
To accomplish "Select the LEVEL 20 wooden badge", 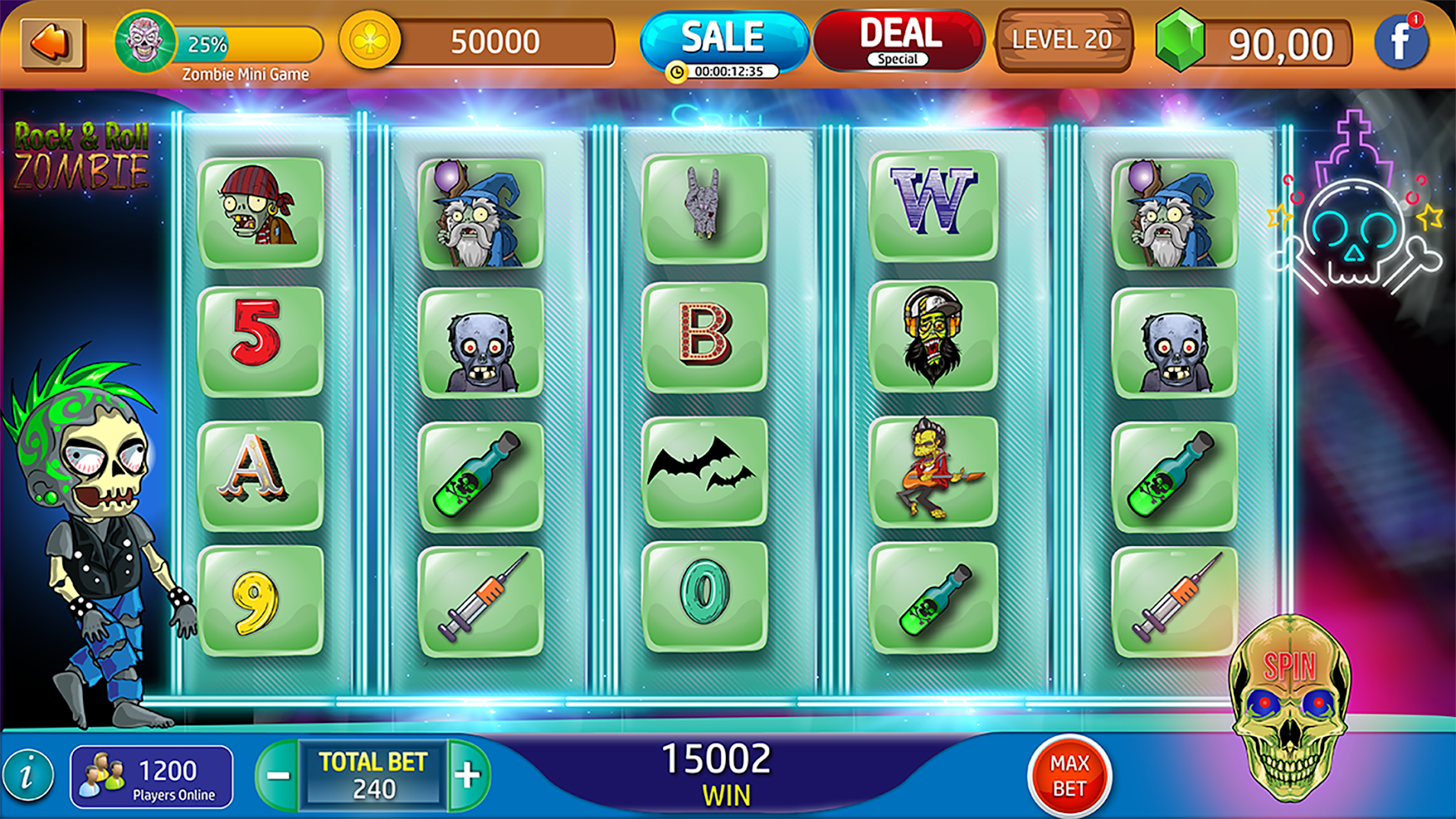I will 1063,41.
